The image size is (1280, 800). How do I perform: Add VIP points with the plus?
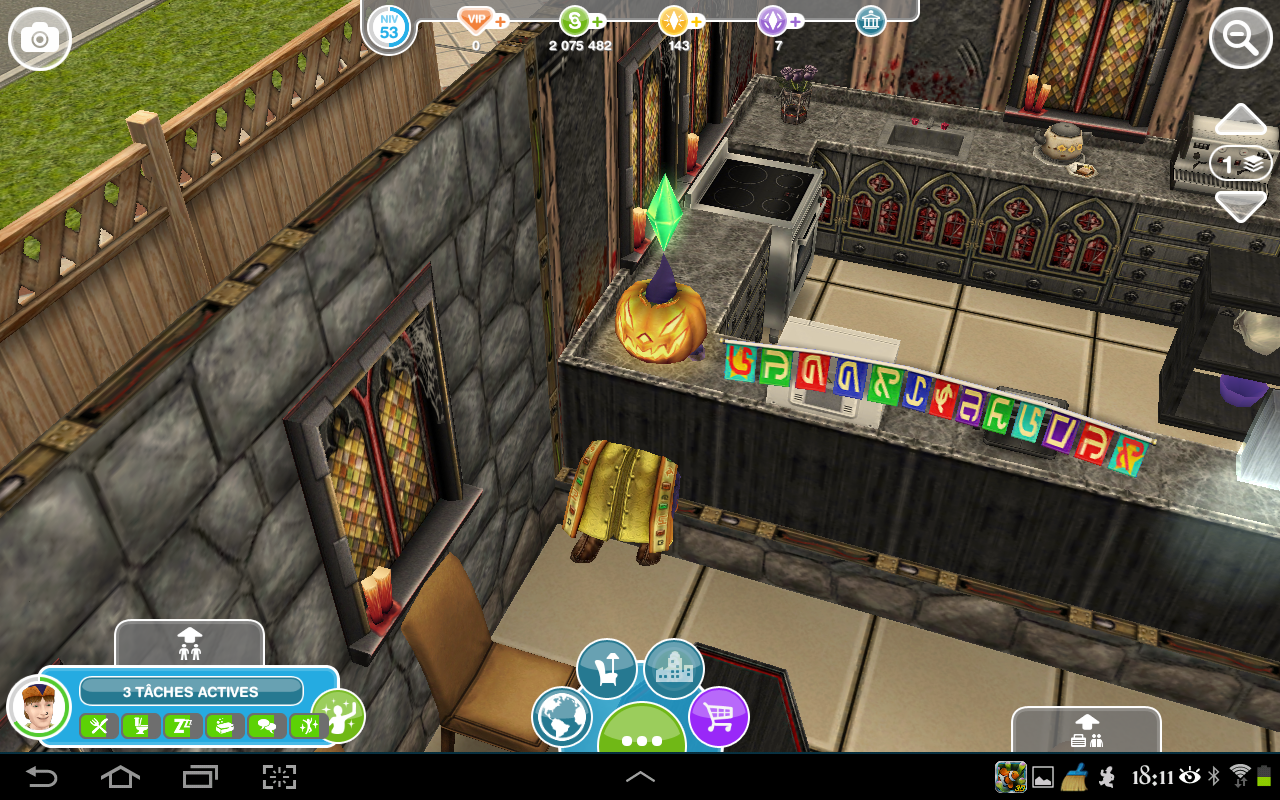[501, 21]
